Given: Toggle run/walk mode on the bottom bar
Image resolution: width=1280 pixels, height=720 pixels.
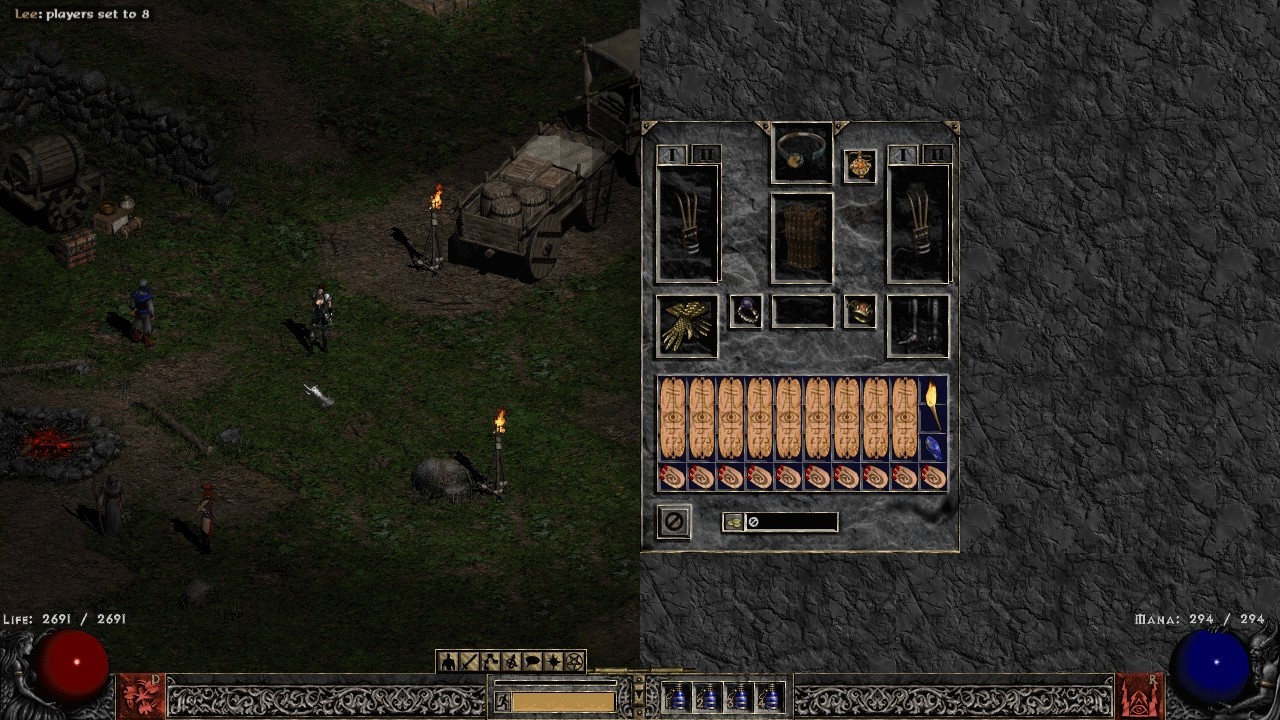Looking at the screenshot, I should pyautogui.click(x=504, y=701).
